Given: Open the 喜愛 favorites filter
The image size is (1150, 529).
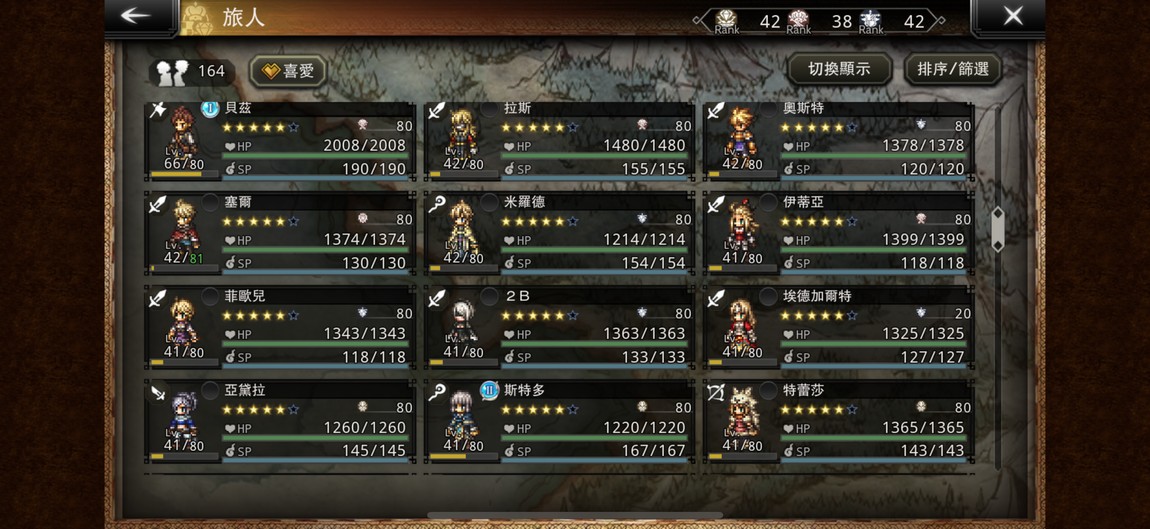Looking at the screenshot, I should pos(287,71).
